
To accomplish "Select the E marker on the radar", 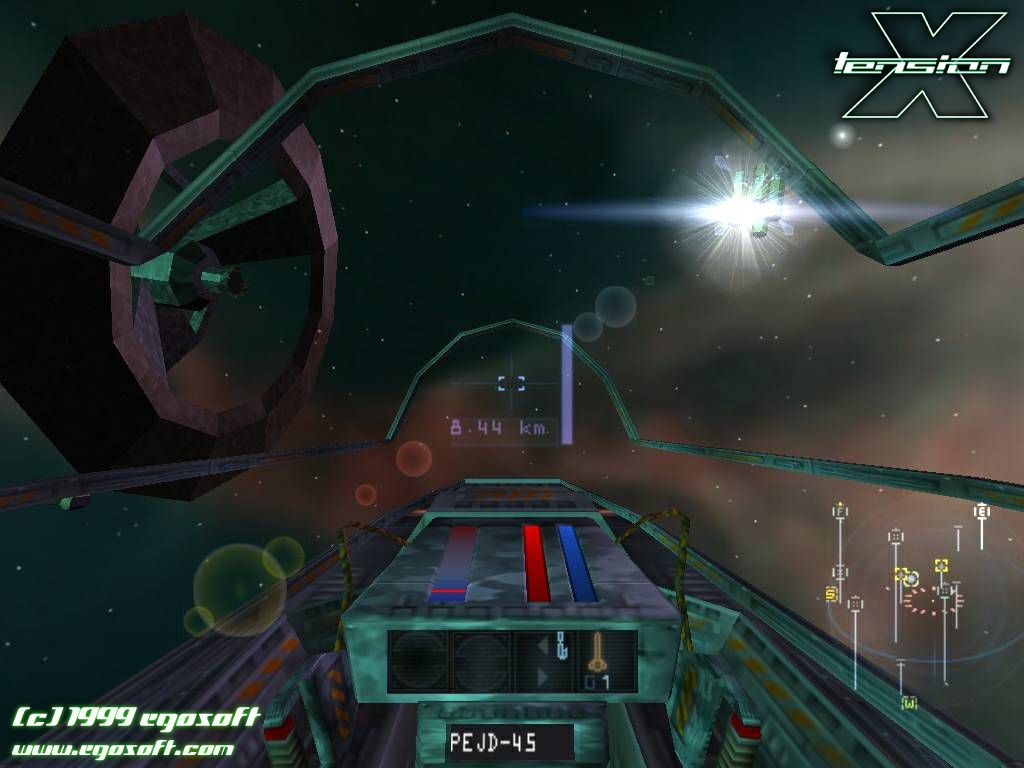I will pos(982,511).
